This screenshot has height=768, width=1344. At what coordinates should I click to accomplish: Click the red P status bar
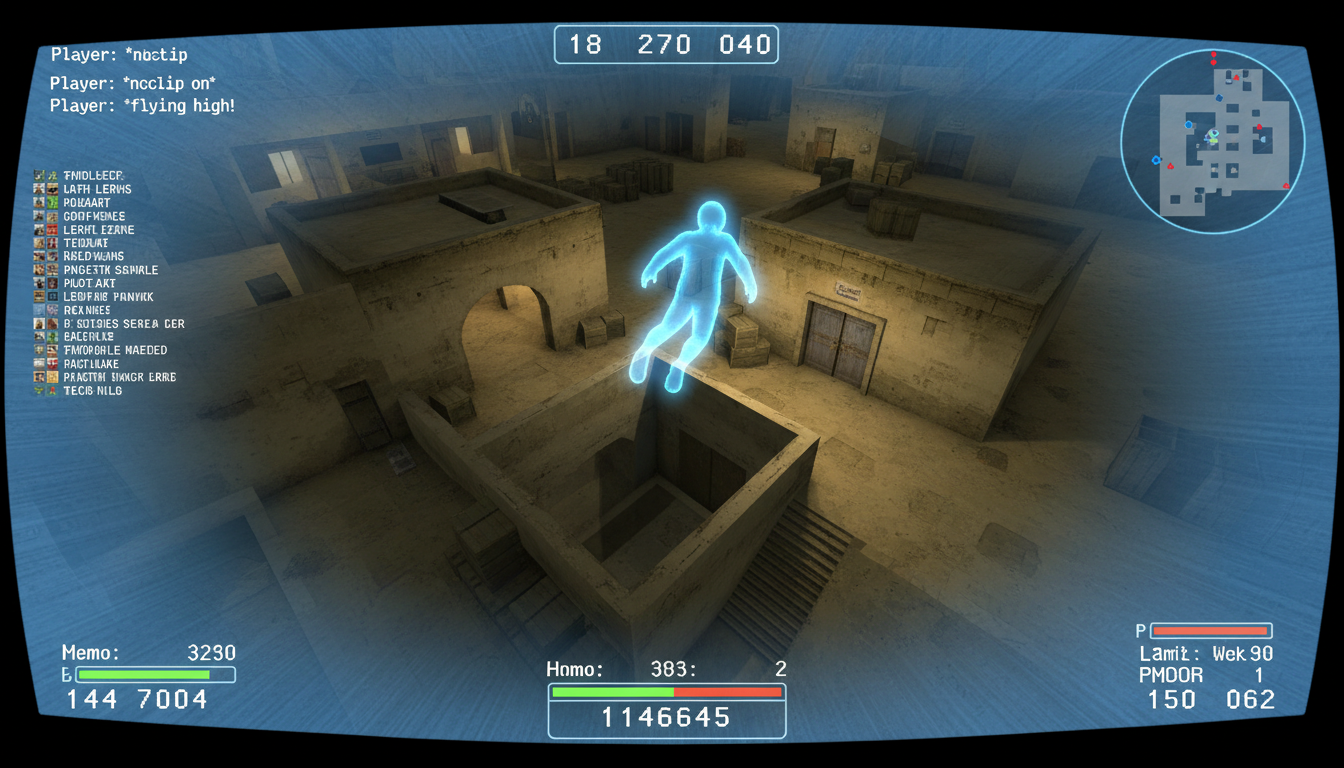tap(1211, 630)
